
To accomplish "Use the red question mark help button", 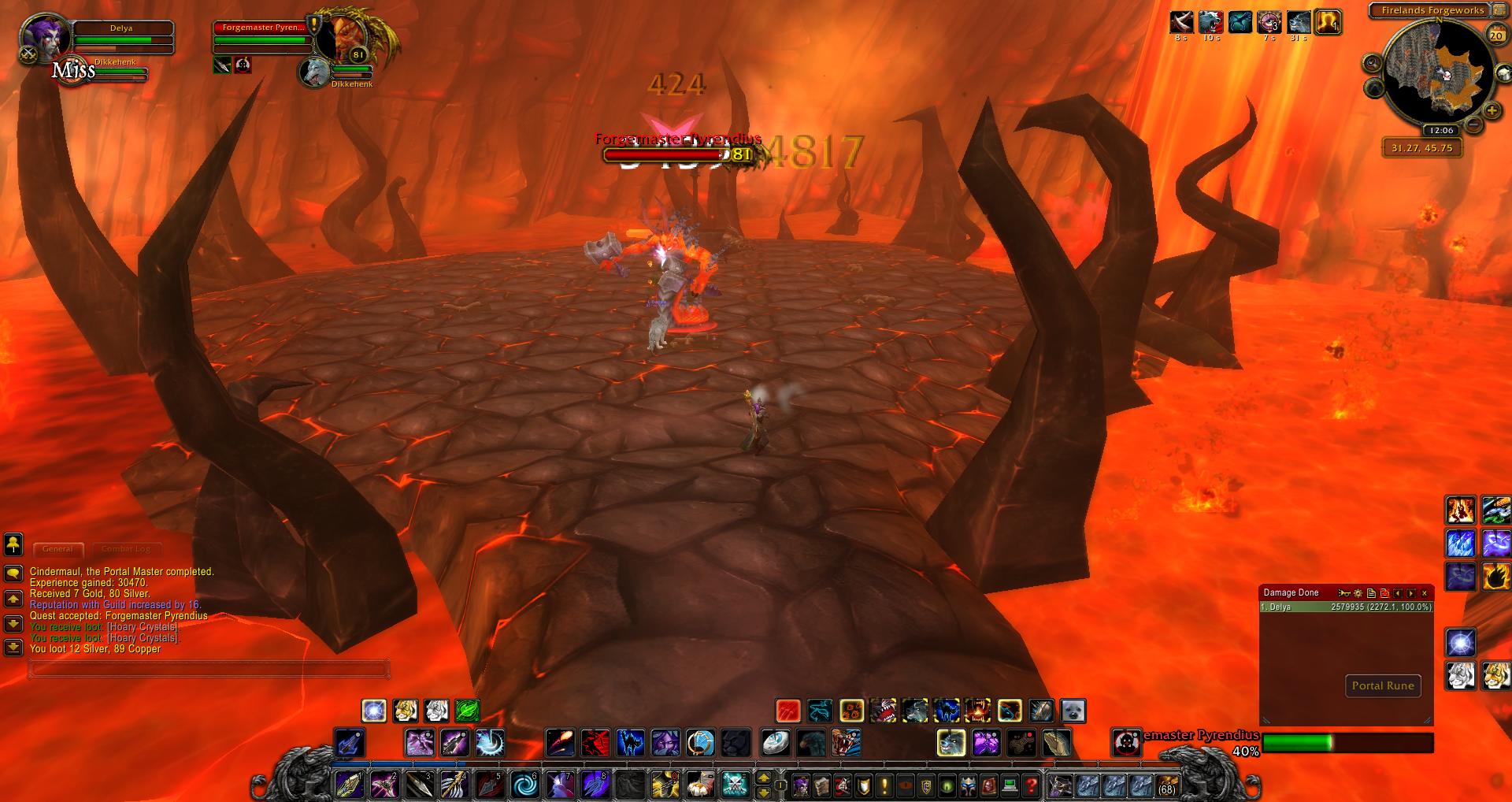I will tap(1031, 785).
